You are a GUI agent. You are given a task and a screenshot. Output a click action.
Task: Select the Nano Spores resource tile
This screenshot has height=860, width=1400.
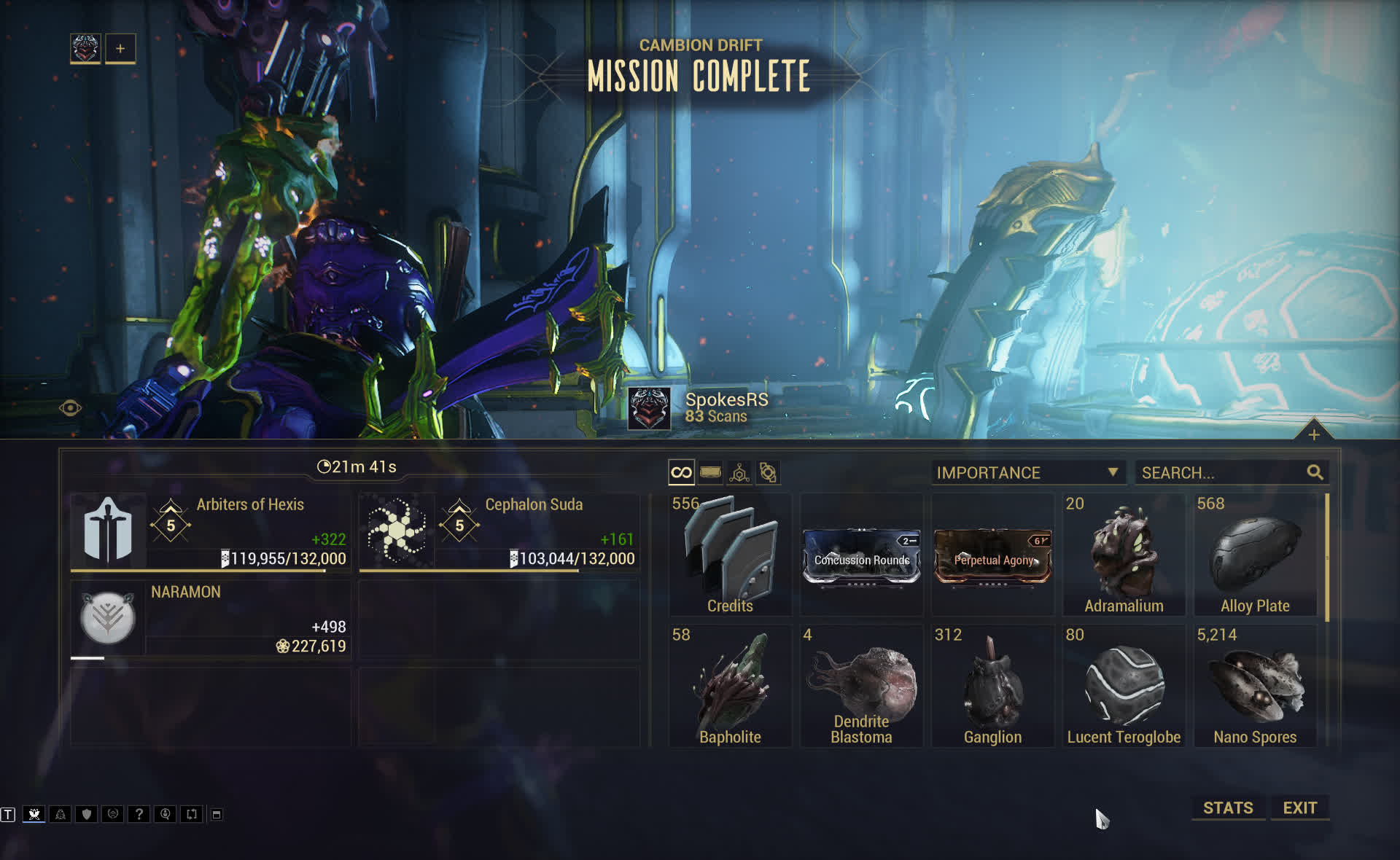click(1255, 687)
